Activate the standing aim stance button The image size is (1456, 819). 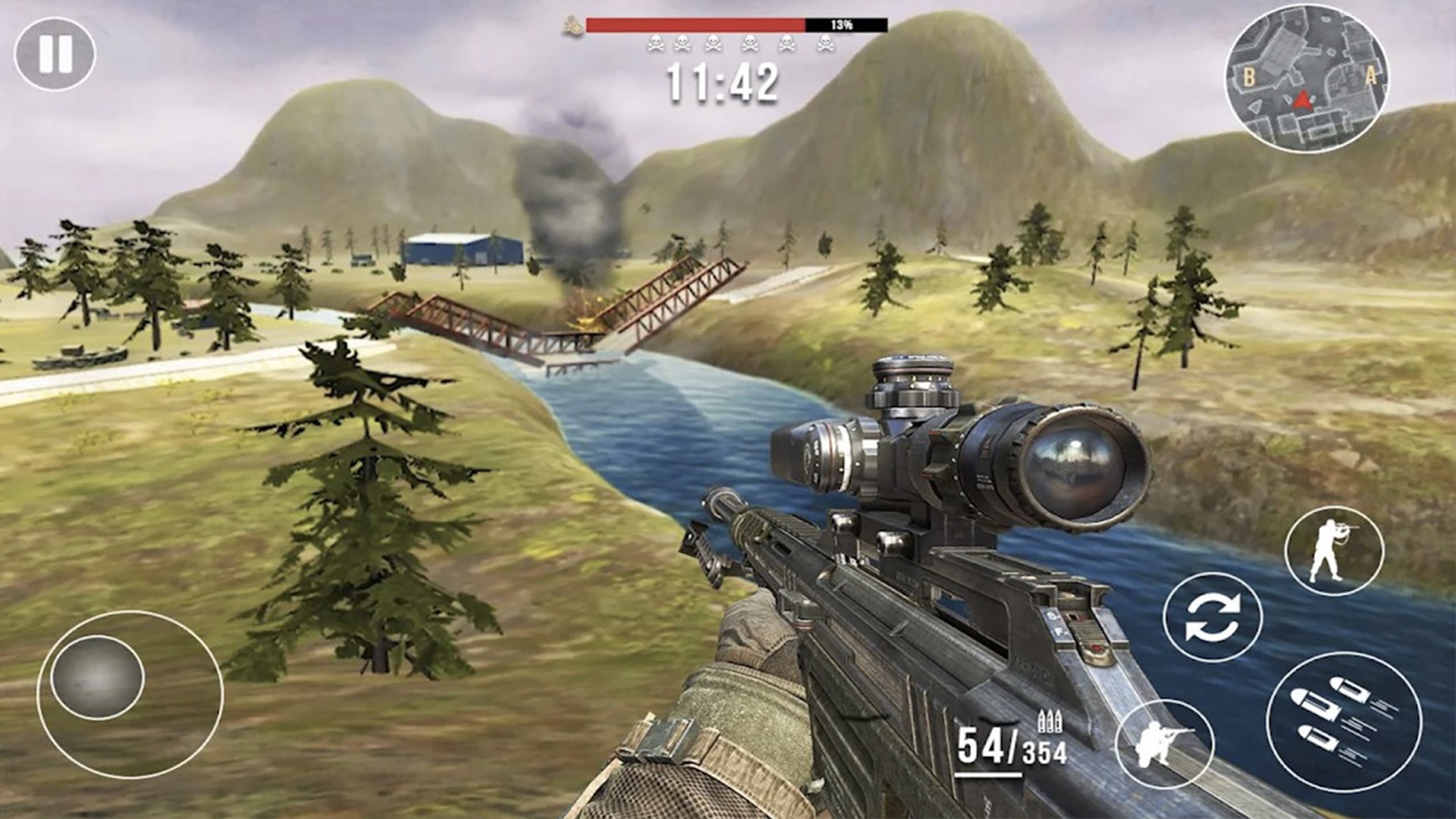[1333, 551]
